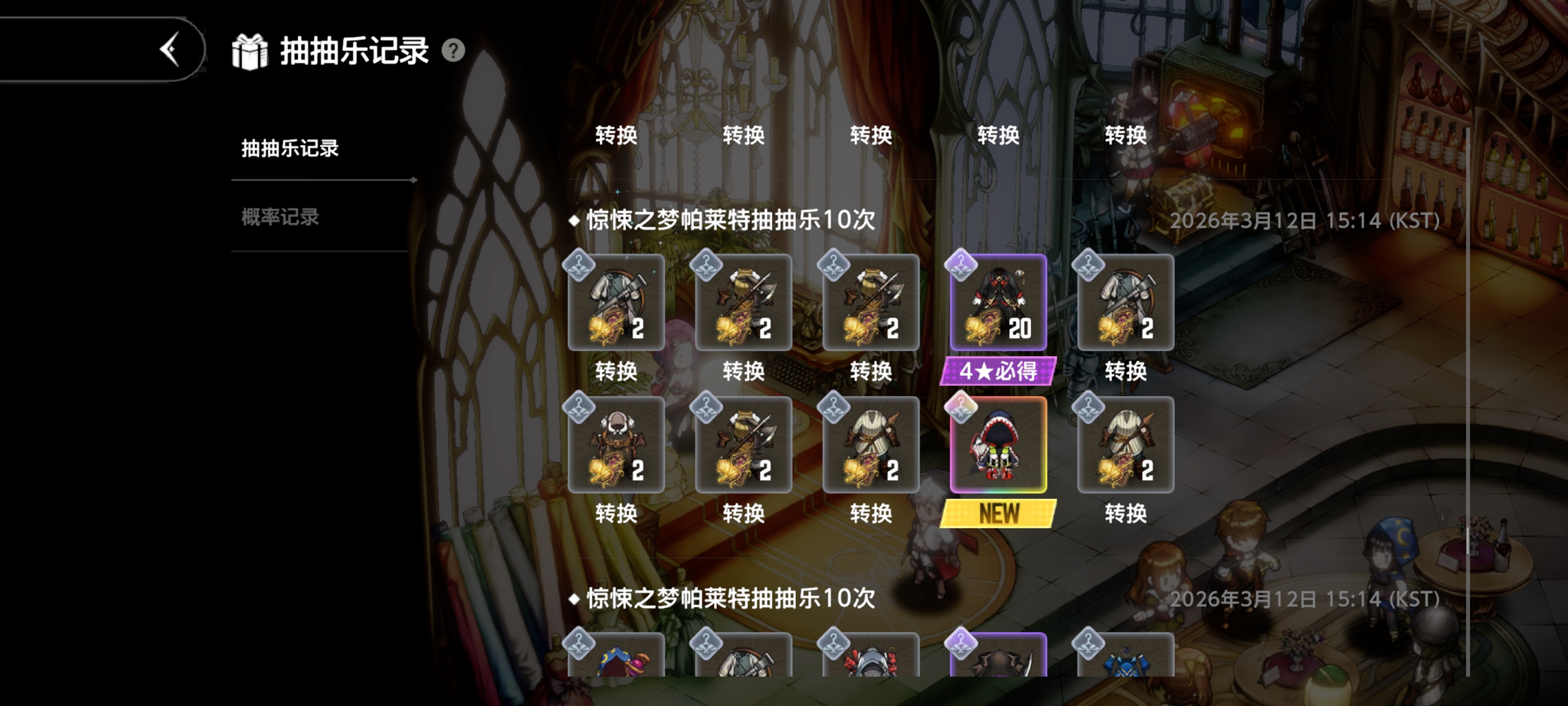This screenshot has height=706, width=1568.
Task: Select the rainbow-bordered shark costume thumbnail
Action: click(998, 446)
